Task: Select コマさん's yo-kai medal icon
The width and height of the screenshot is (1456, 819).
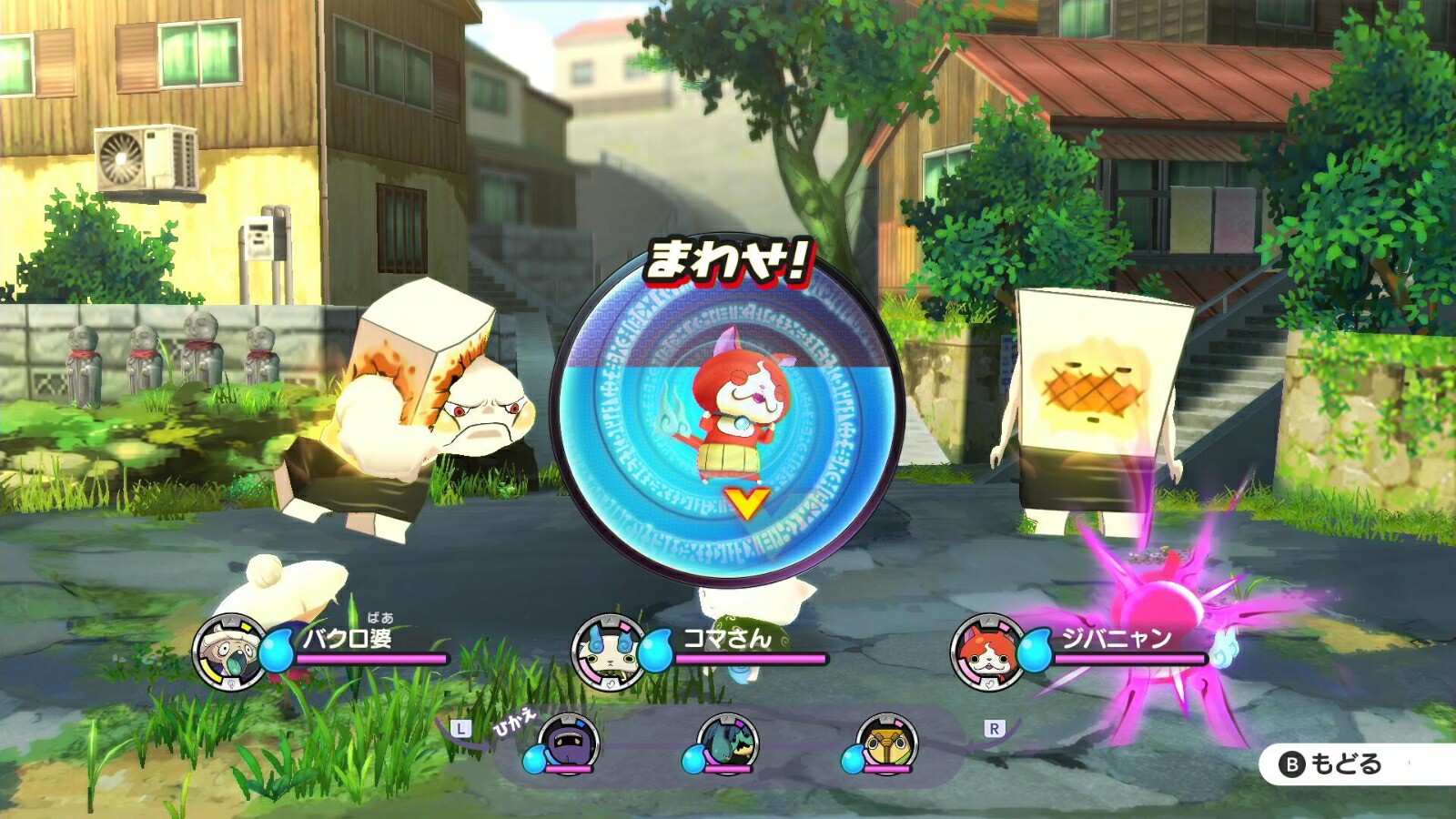Action: click(608, 652)
